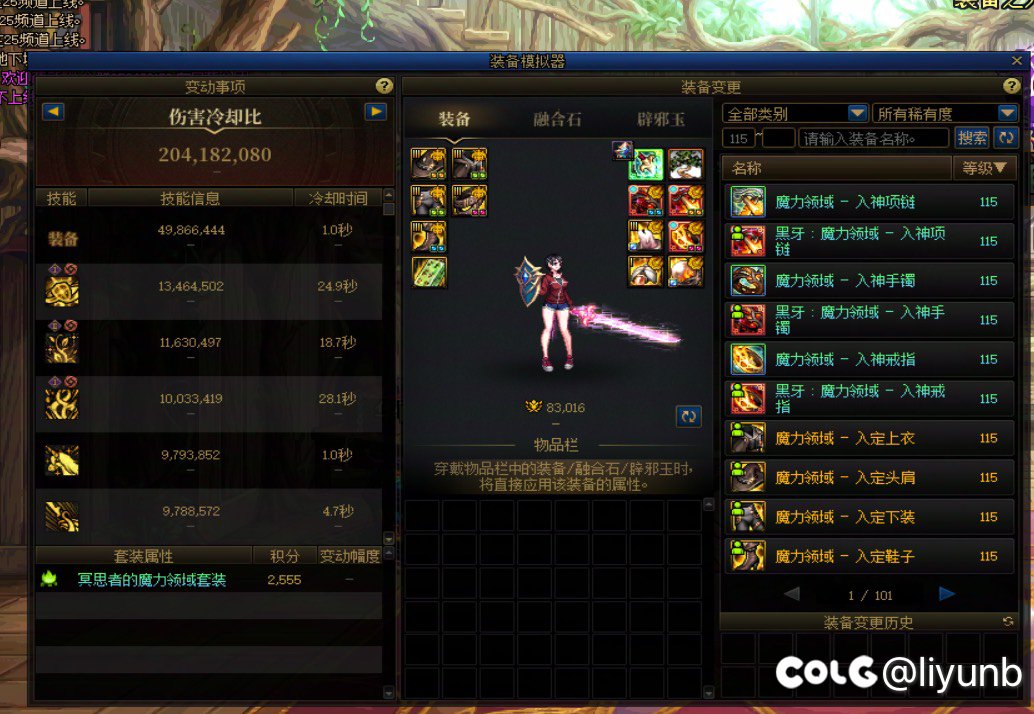This screenshot has height=714, width=1034.
Task: Open the 全部类别 category dropdown
Action: click(795, 114)
